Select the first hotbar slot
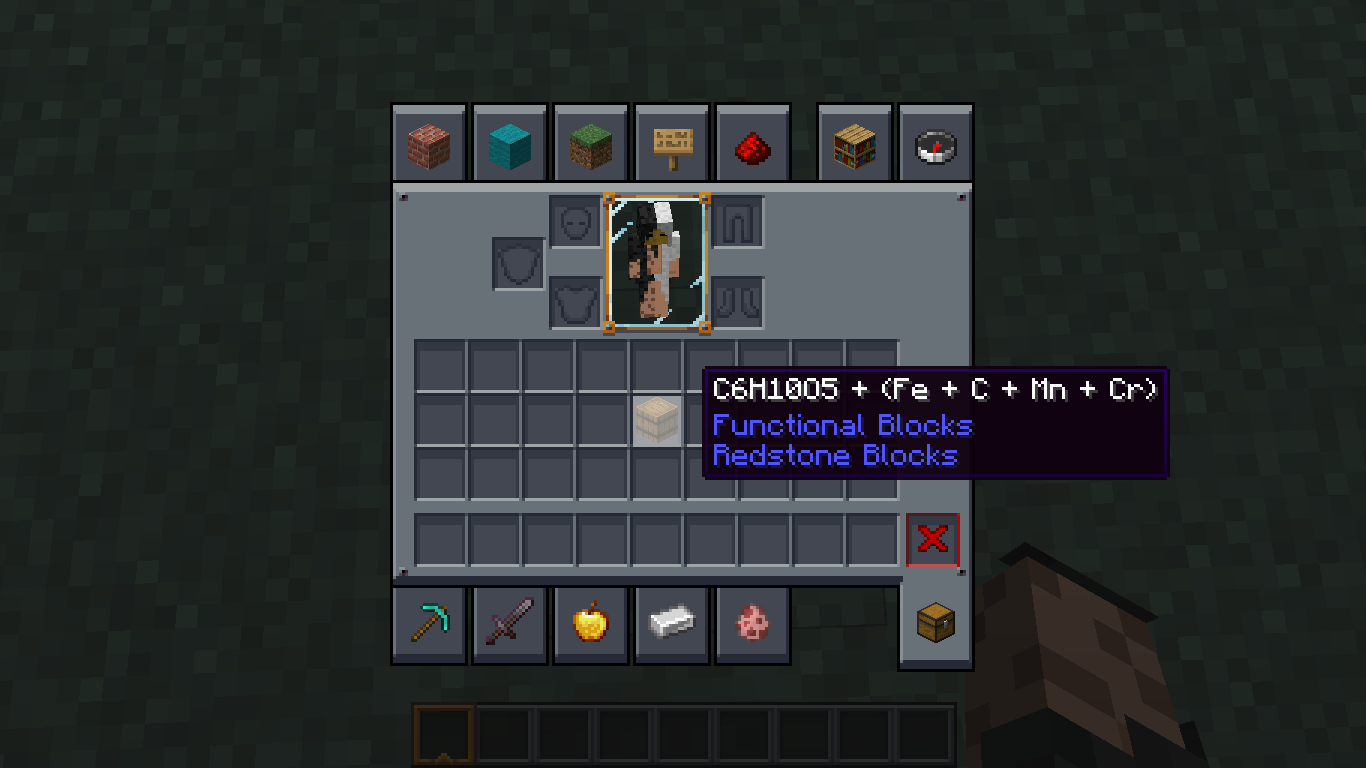 click(443, 732)
